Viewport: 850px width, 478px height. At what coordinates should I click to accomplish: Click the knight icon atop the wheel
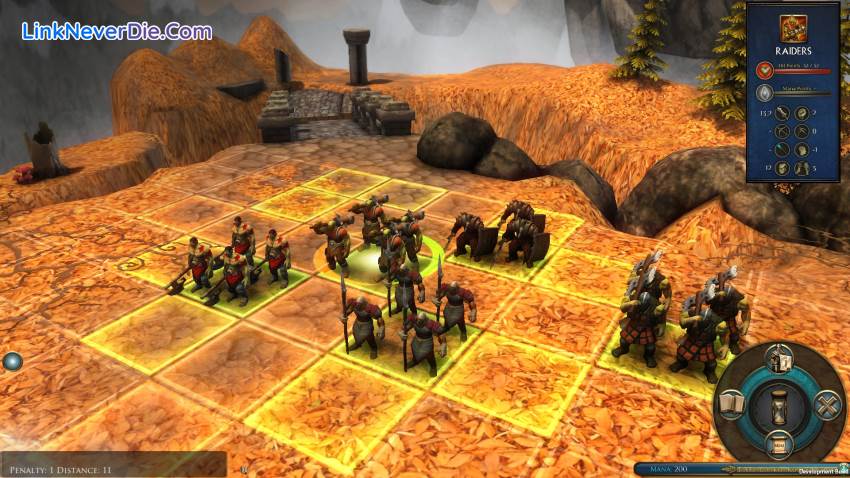tap(779, 359)
